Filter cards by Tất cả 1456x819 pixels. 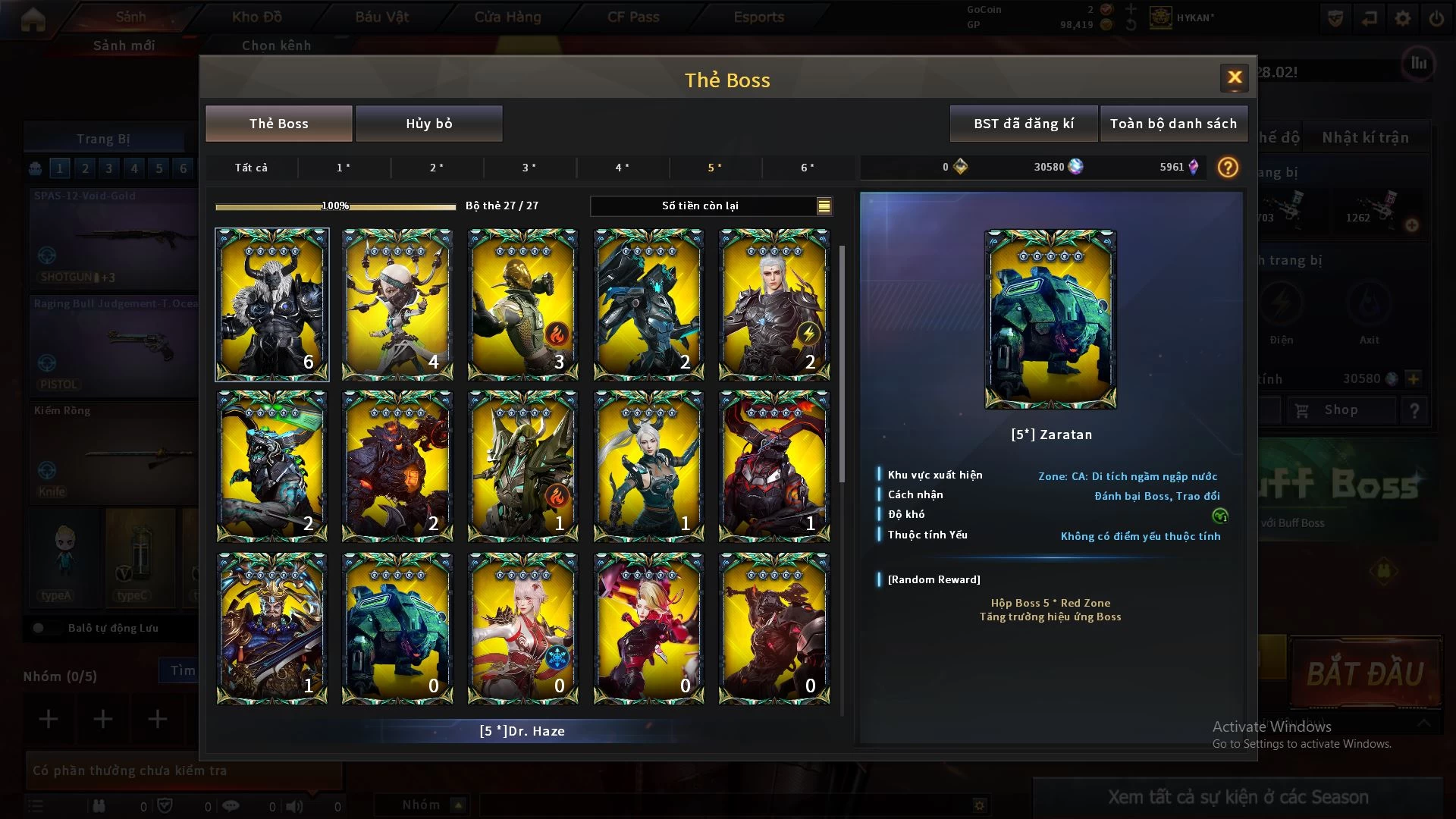(251, 168)
